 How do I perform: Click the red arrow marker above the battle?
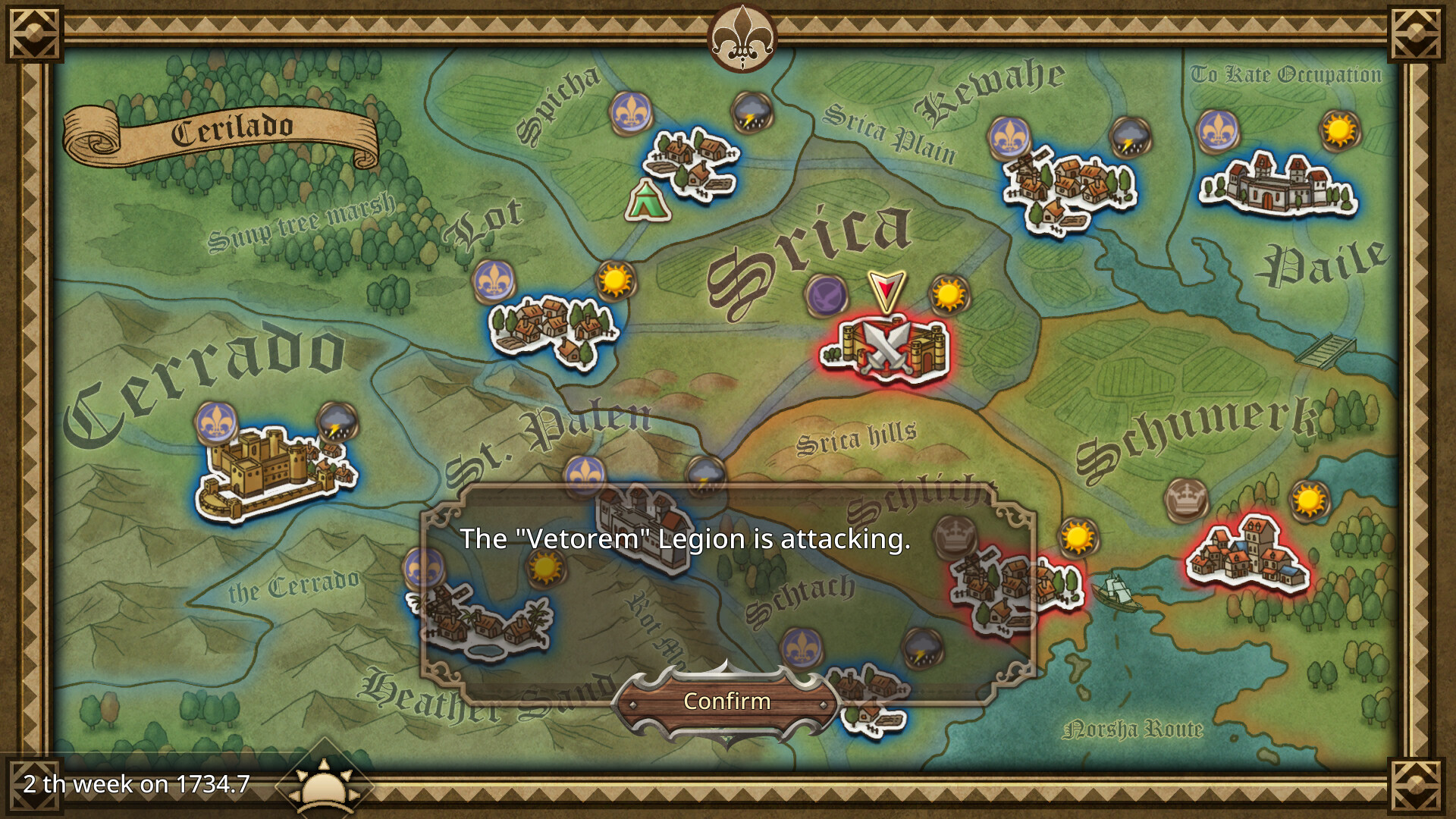(885, 290)
